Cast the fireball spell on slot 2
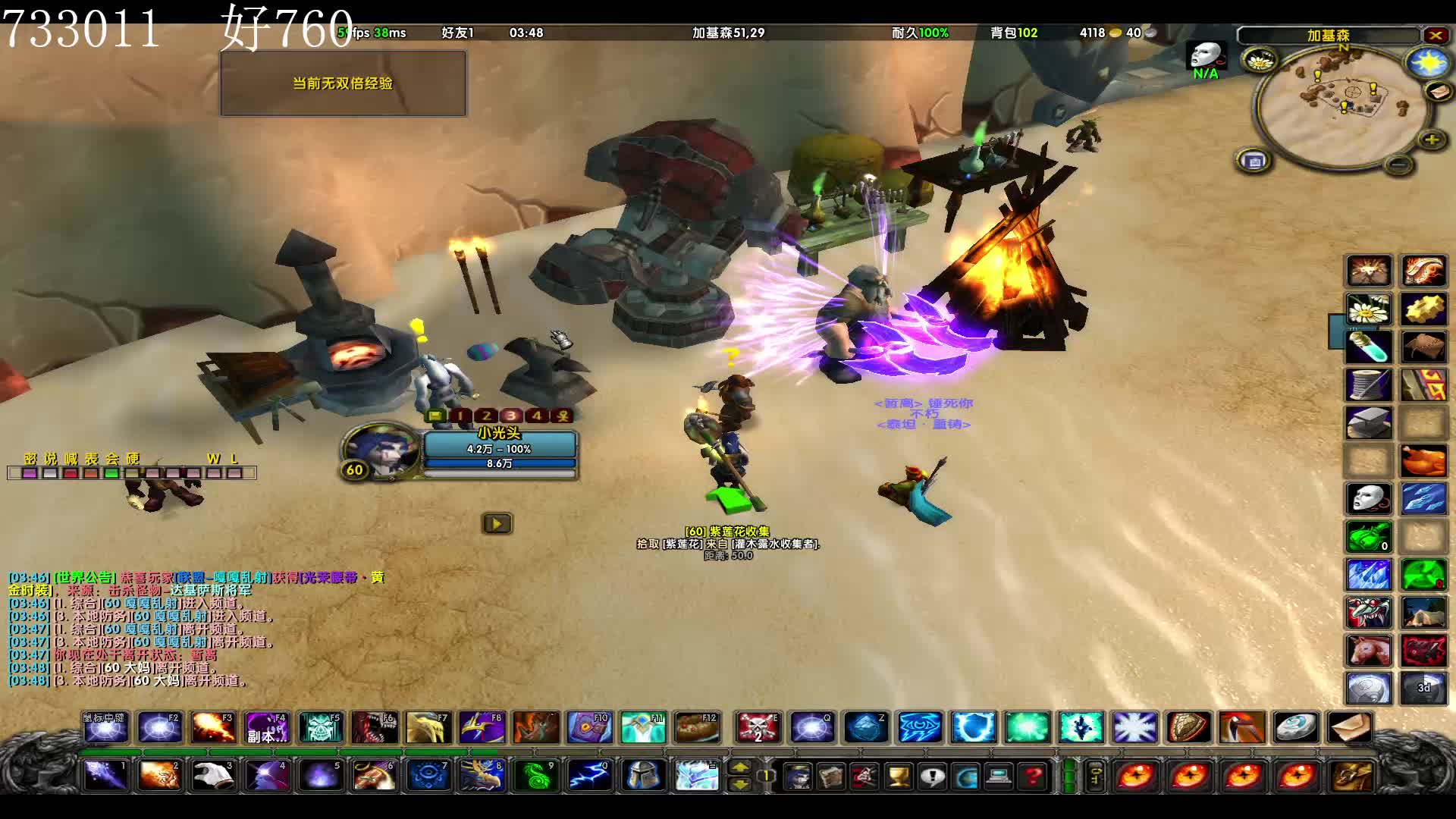Screen dimensions: 1456x819 [x=159, y=776]
